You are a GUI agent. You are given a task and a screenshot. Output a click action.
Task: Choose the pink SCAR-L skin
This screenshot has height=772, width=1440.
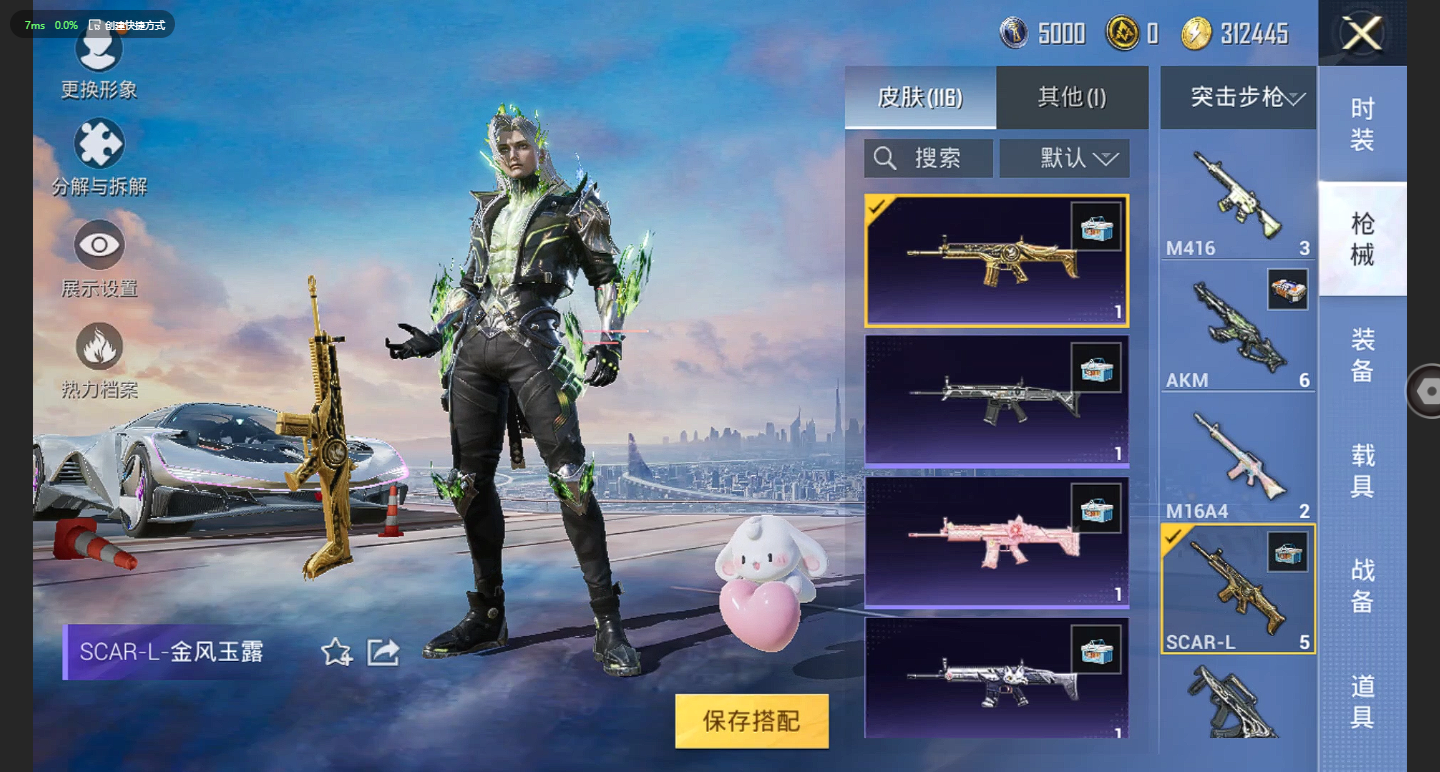tap(996, 542)
